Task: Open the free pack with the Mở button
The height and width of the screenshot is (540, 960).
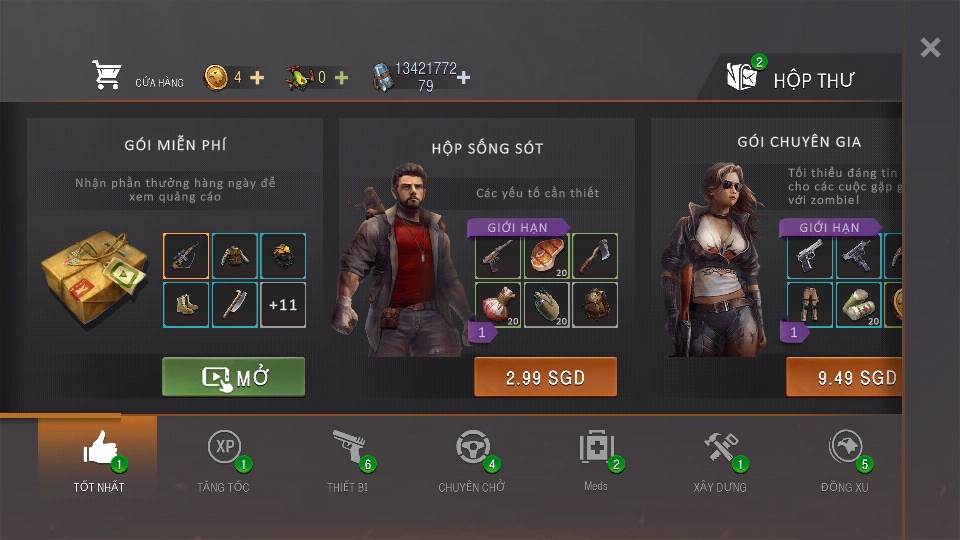Action: [234, 377]
